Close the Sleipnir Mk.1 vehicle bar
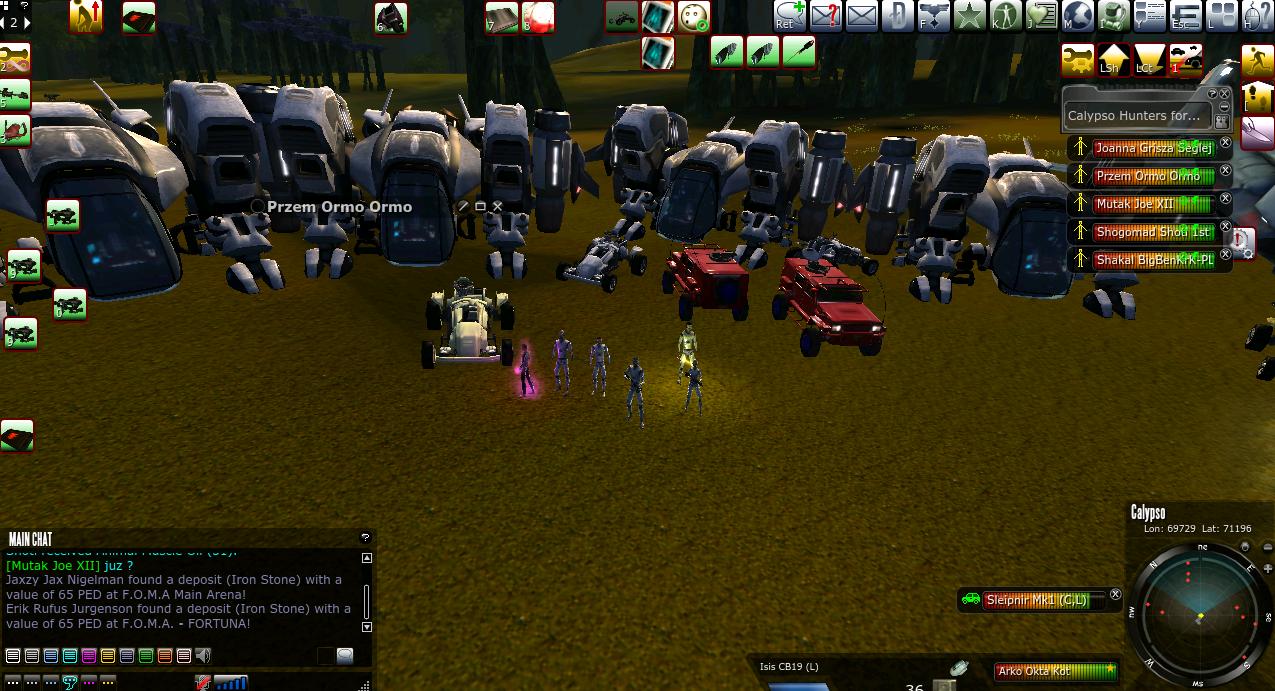This screenshot has width=1275, height=691. tap(1115, 595)
